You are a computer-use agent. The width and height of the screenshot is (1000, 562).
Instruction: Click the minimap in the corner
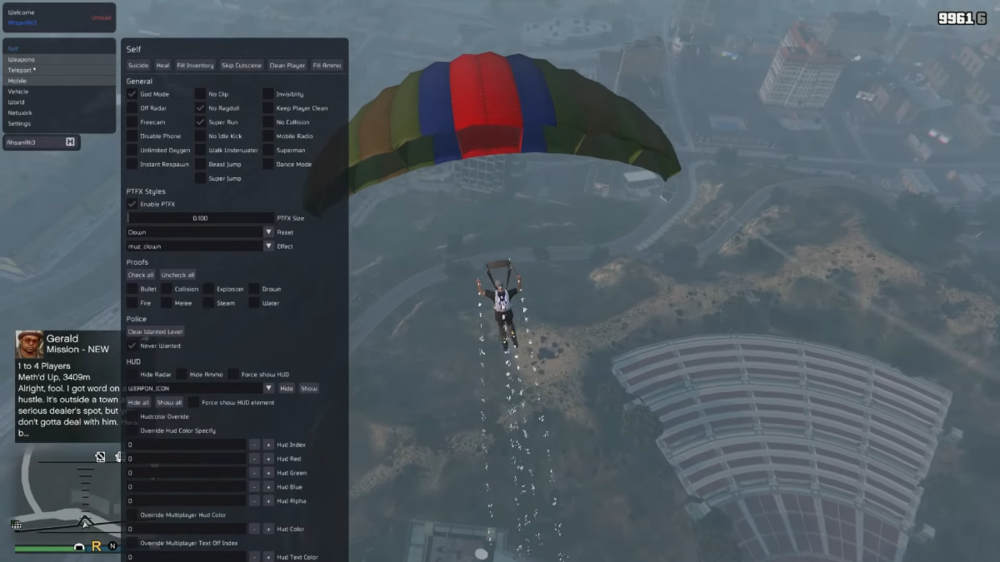click(x=62, y=495)
